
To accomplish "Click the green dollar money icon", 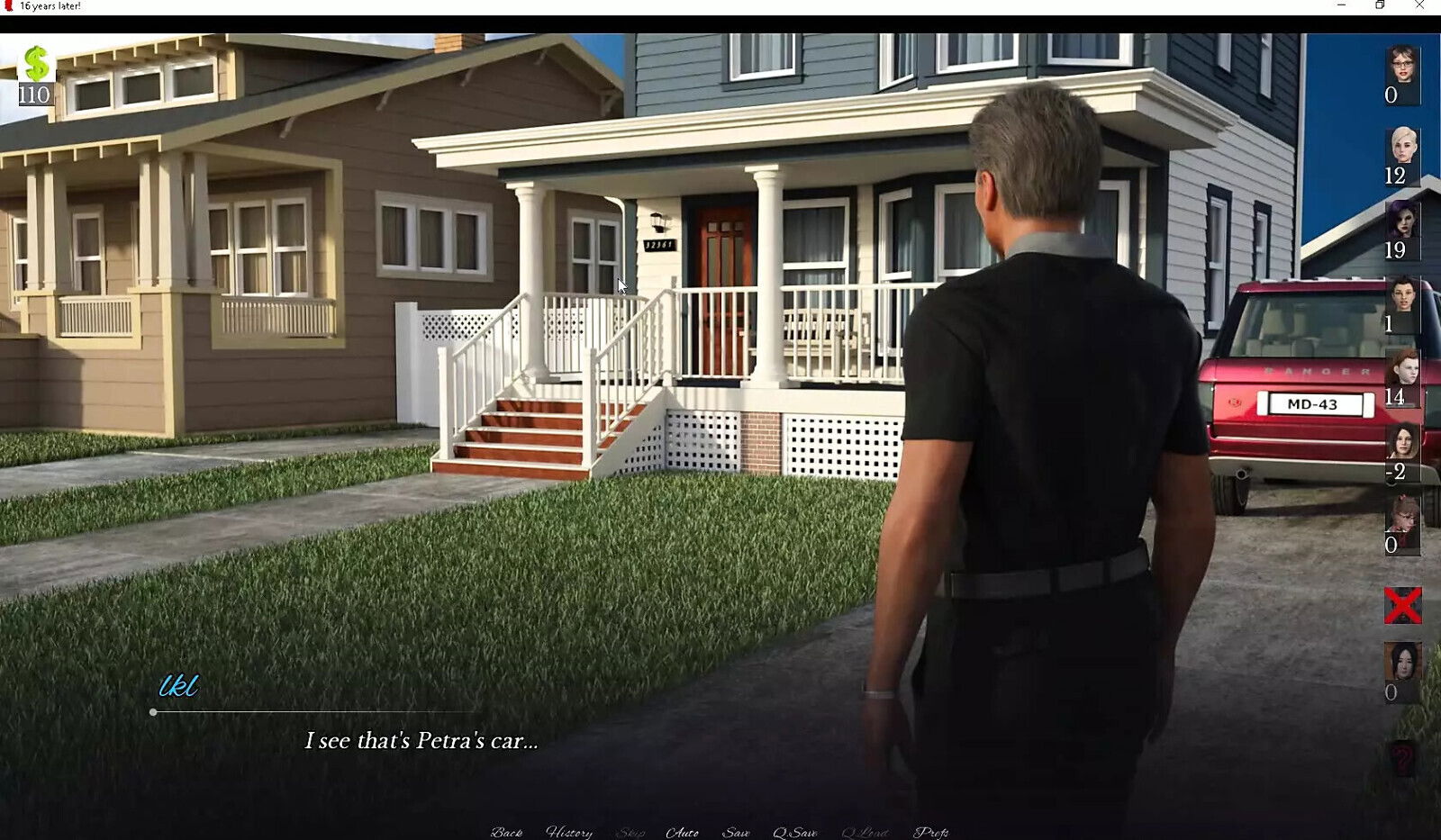I will (36, 64).
